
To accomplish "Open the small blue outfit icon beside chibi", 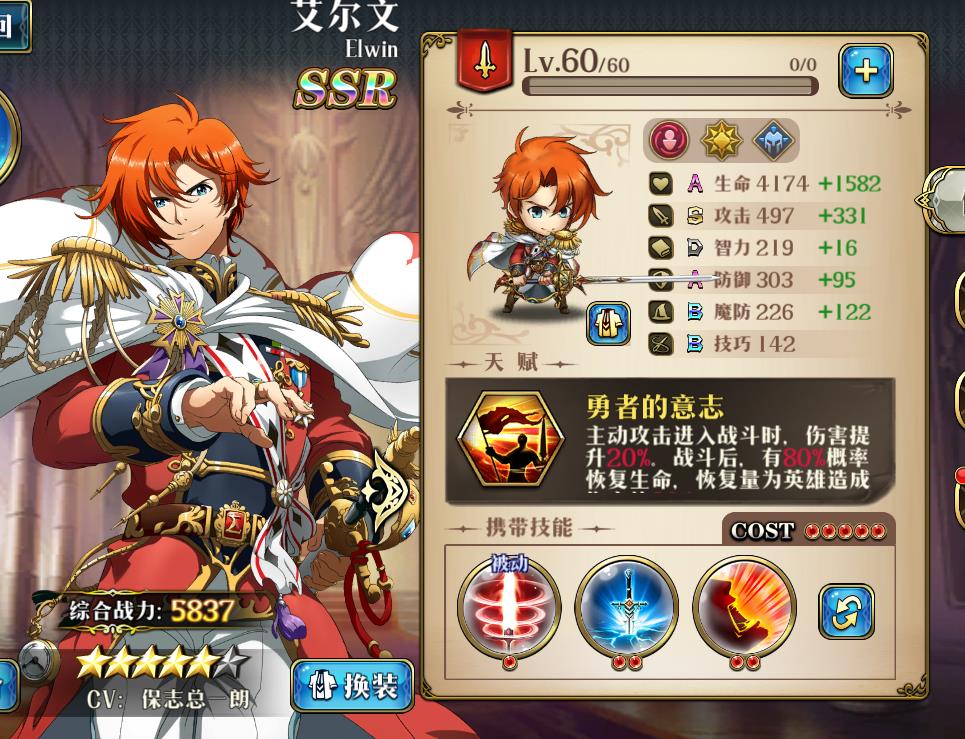I will pos(608,324).
